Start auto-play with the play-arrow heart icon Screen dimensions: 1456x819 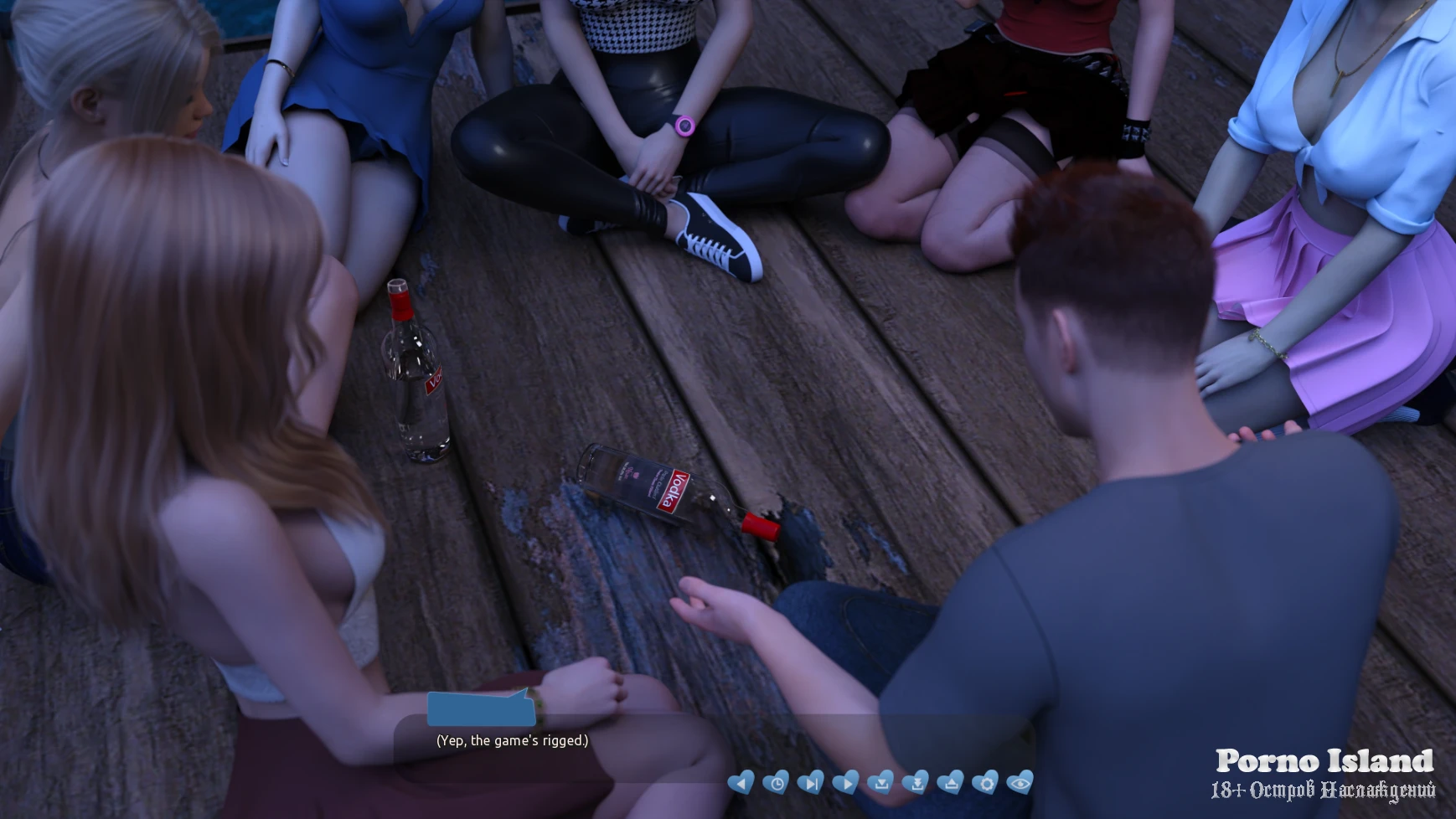845,783
